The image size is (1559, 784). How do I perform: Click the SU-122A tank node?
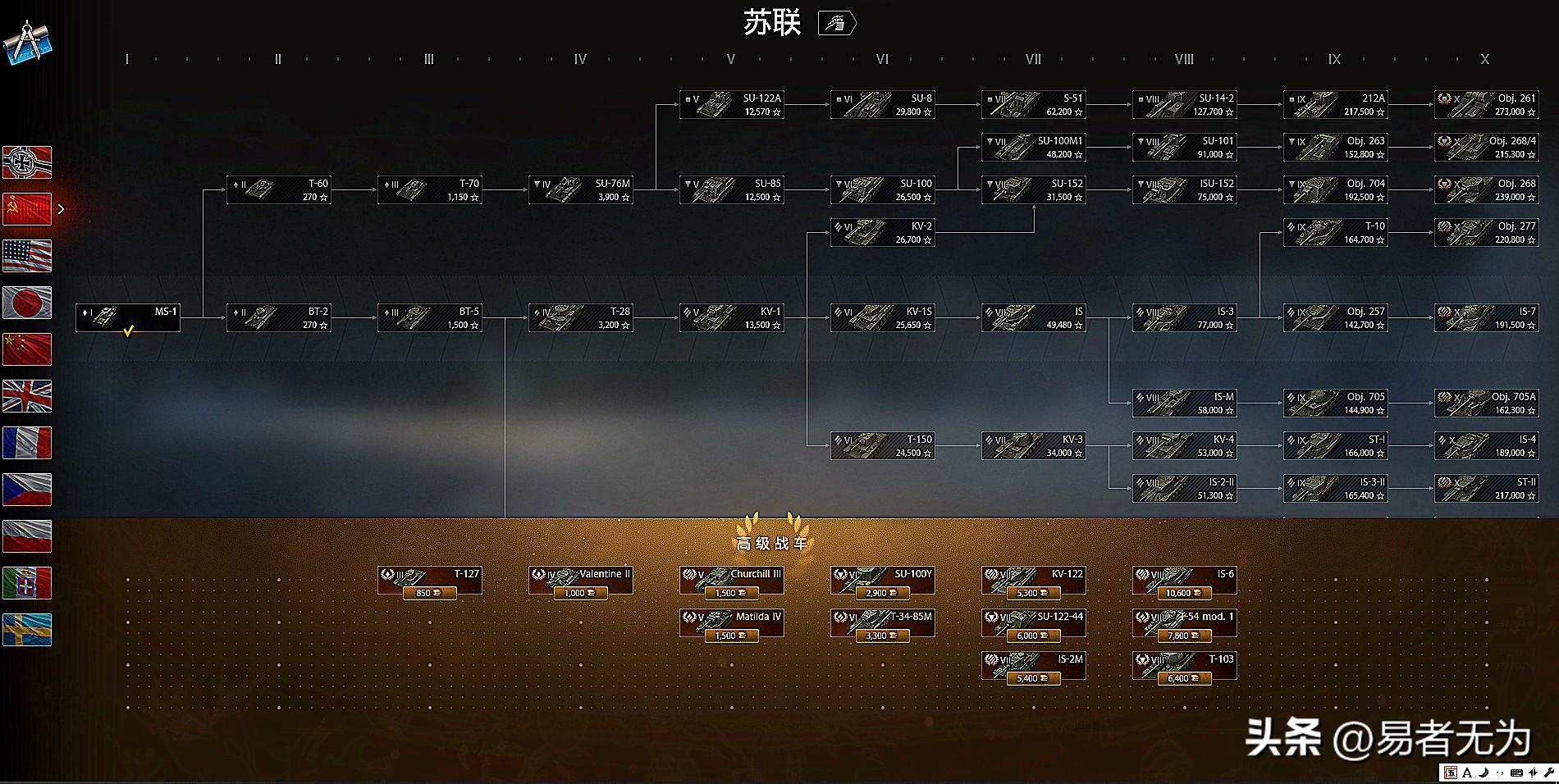(x=732, y=103)
